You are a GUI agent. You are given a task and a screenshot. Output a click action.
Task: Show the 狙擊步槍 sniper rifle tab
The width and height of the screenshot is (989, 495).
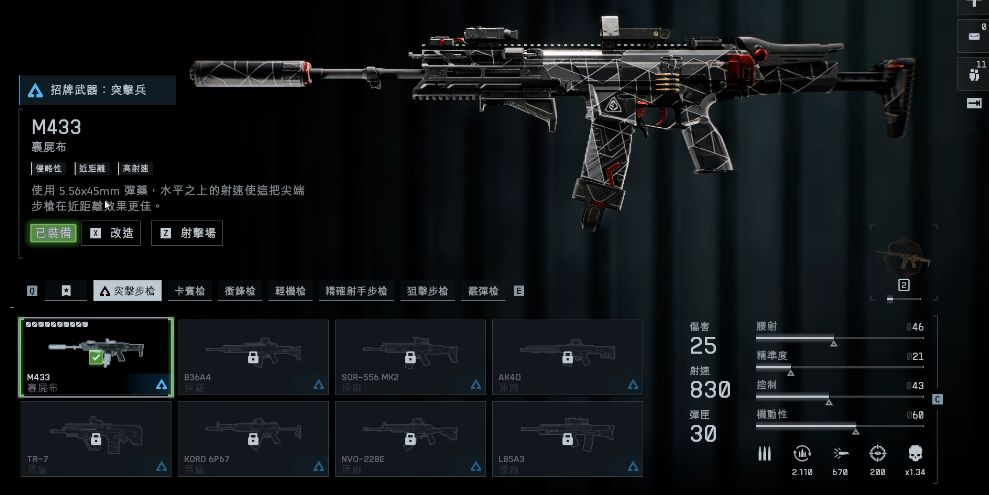tap(428, 291)
